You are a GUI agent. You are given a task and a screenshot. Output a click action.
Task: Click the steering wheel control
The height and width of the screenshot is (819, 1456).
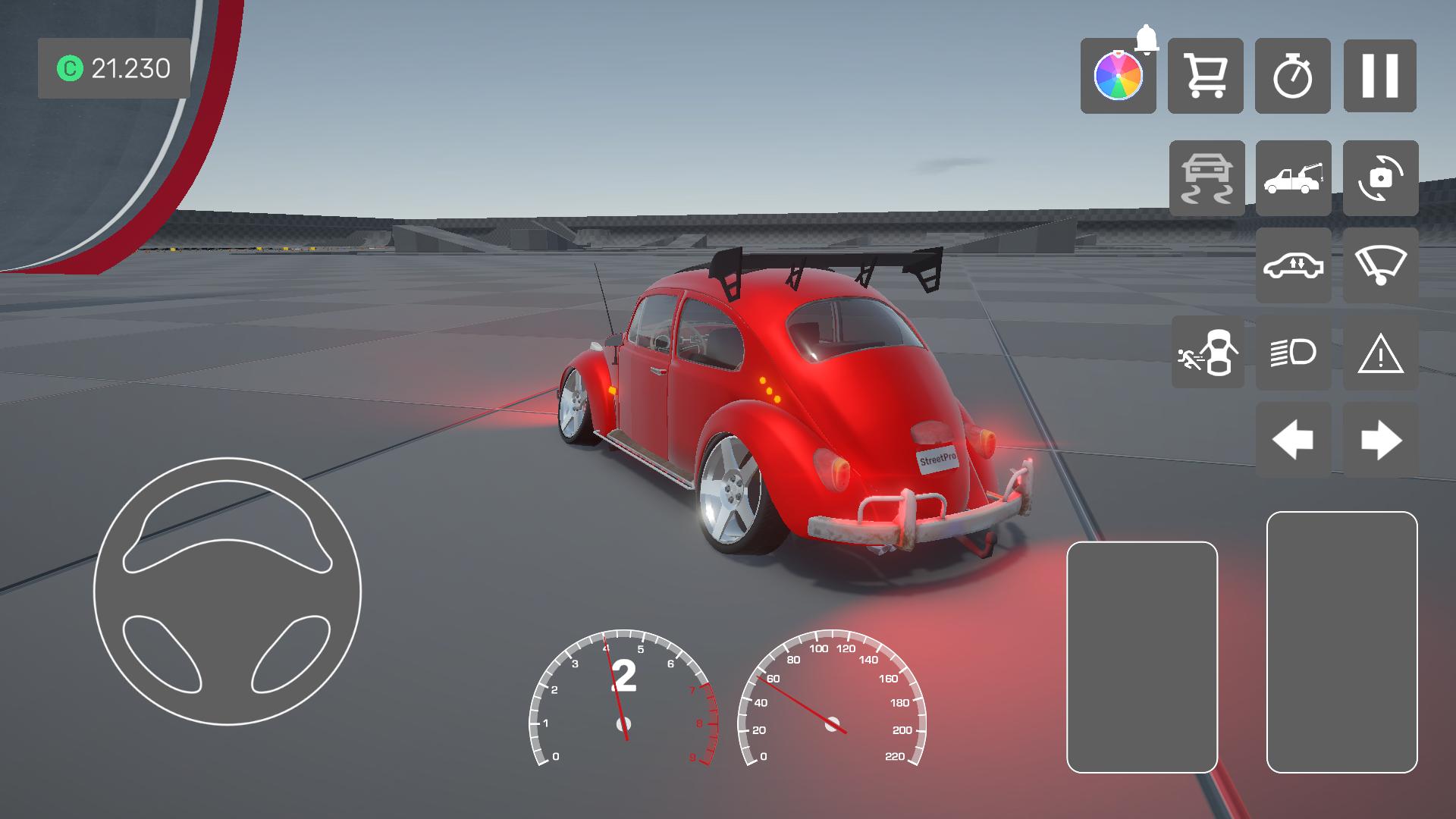(227, 591)
